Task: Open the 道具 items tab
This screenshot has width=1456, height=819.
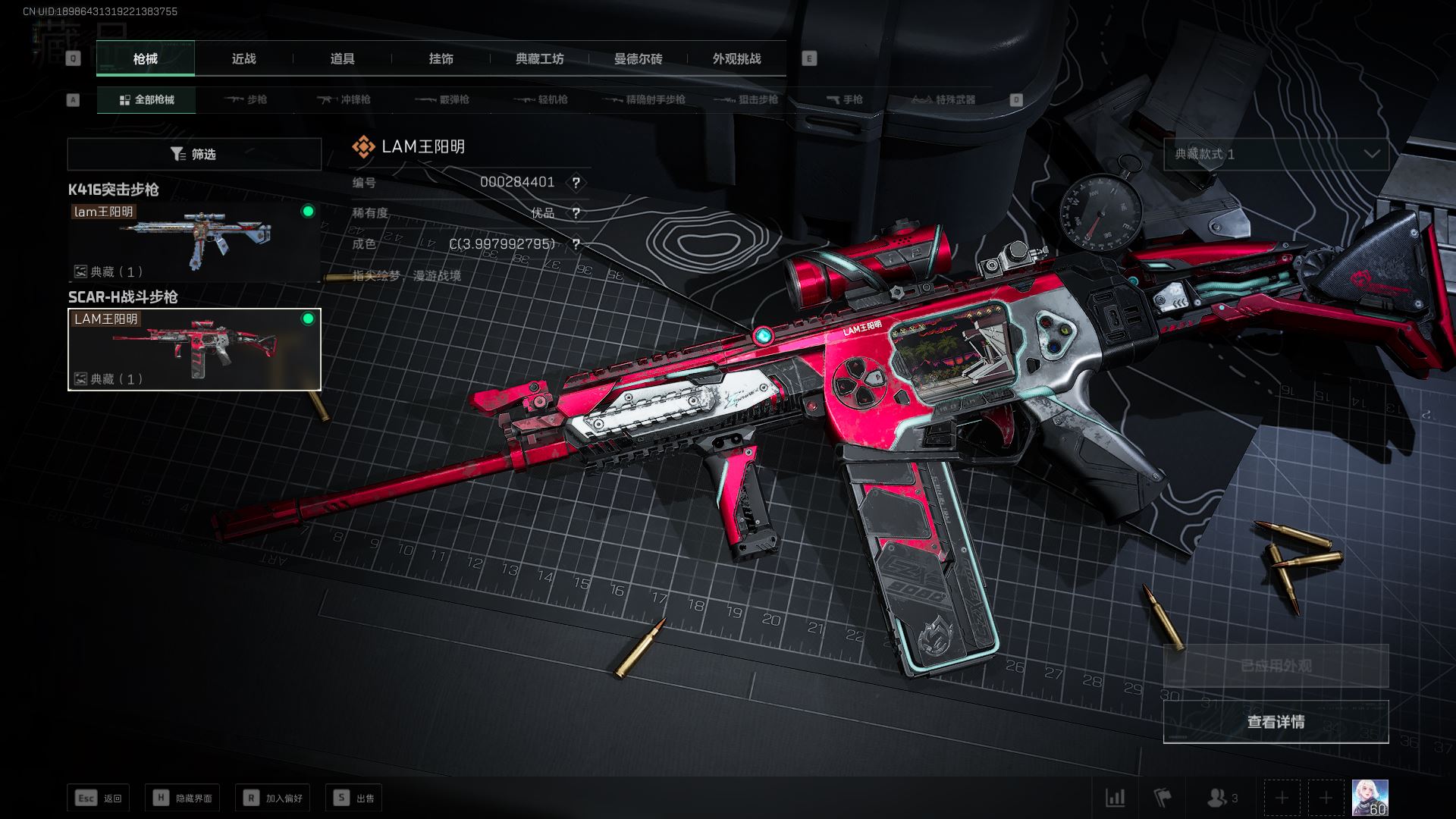Action: pyautogui.click(x=342, y=58)
